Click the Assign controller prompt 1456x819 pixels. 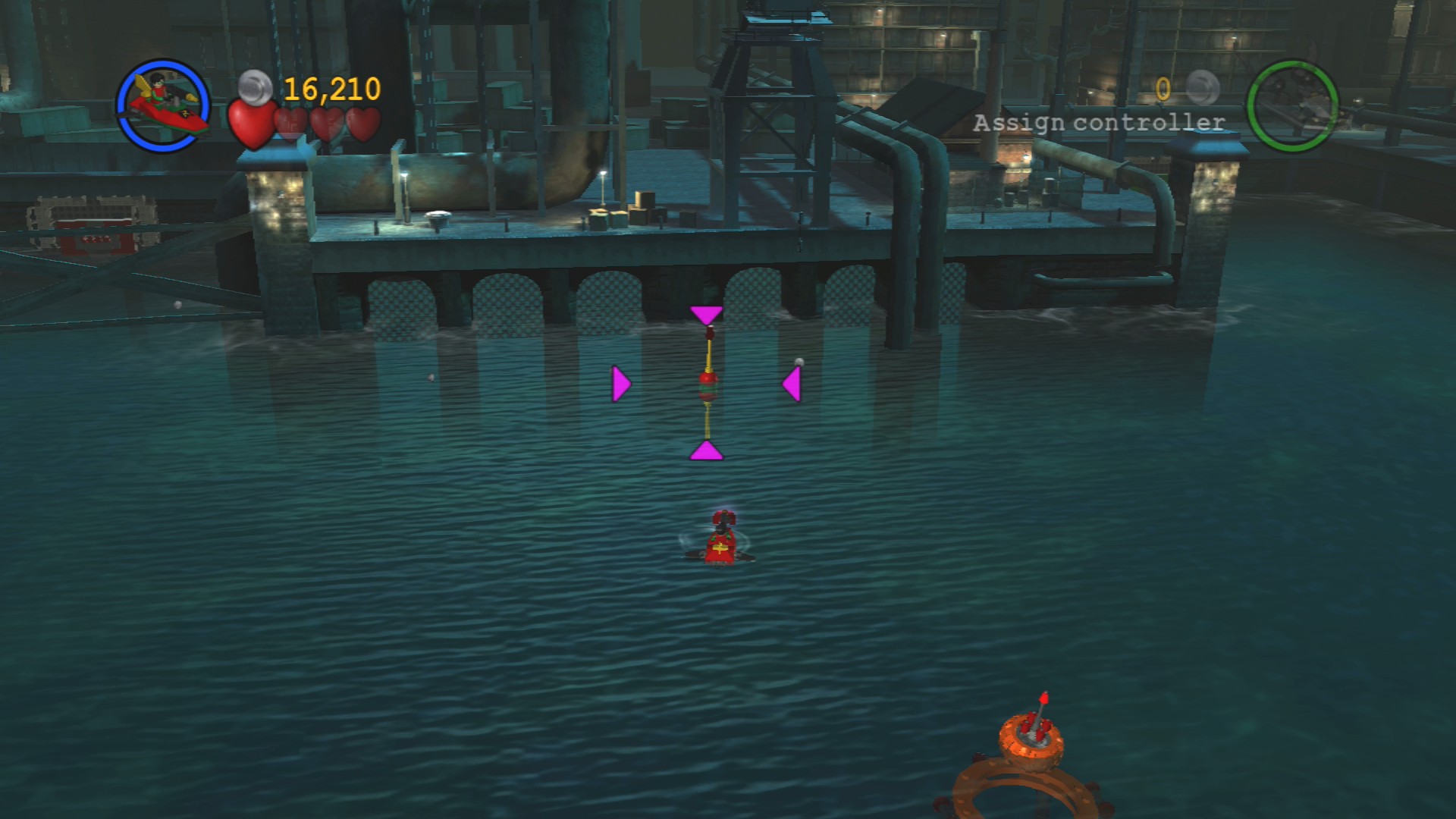1099,123
